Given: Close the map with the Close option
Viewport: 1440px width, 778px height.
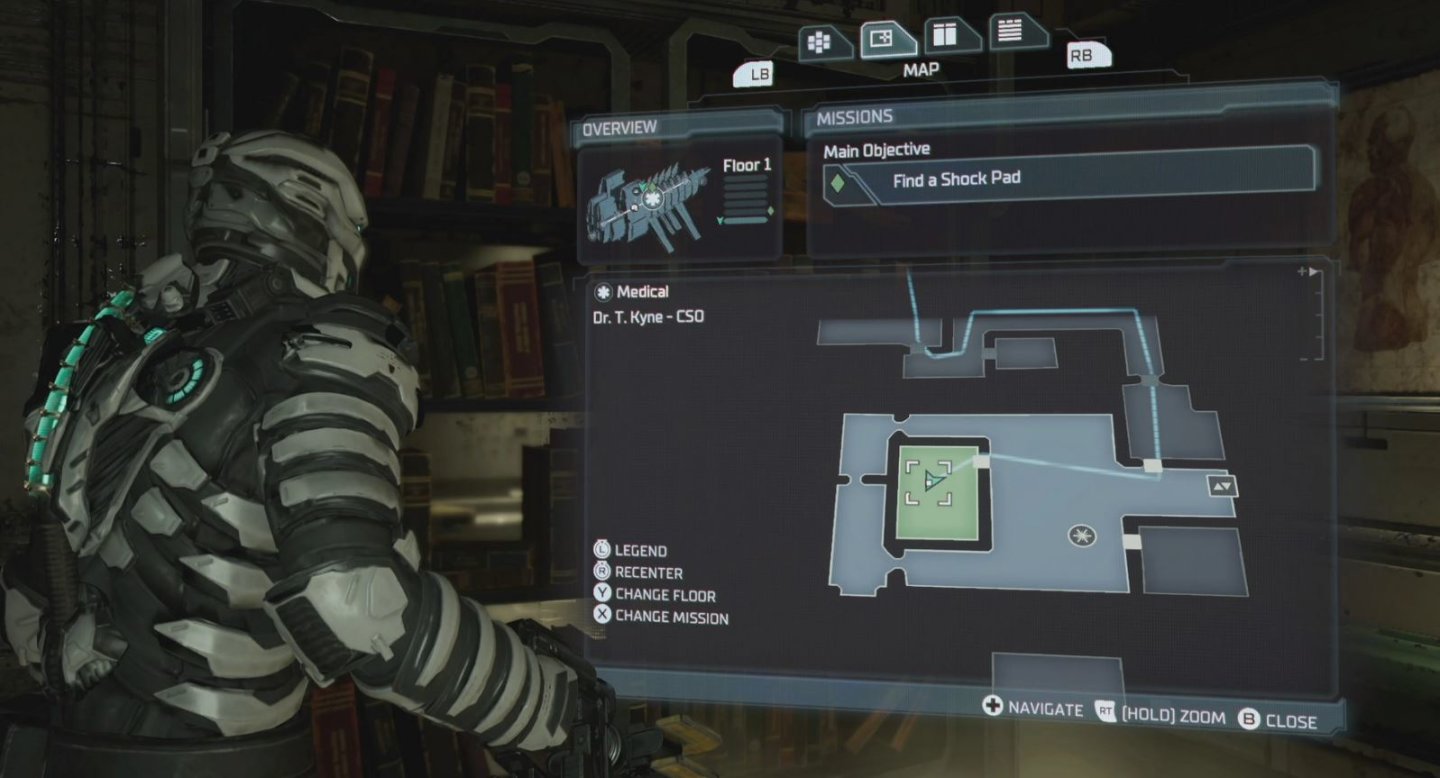Looking at the screenshot, I should pyautogui.click(x=1278, y=720).
